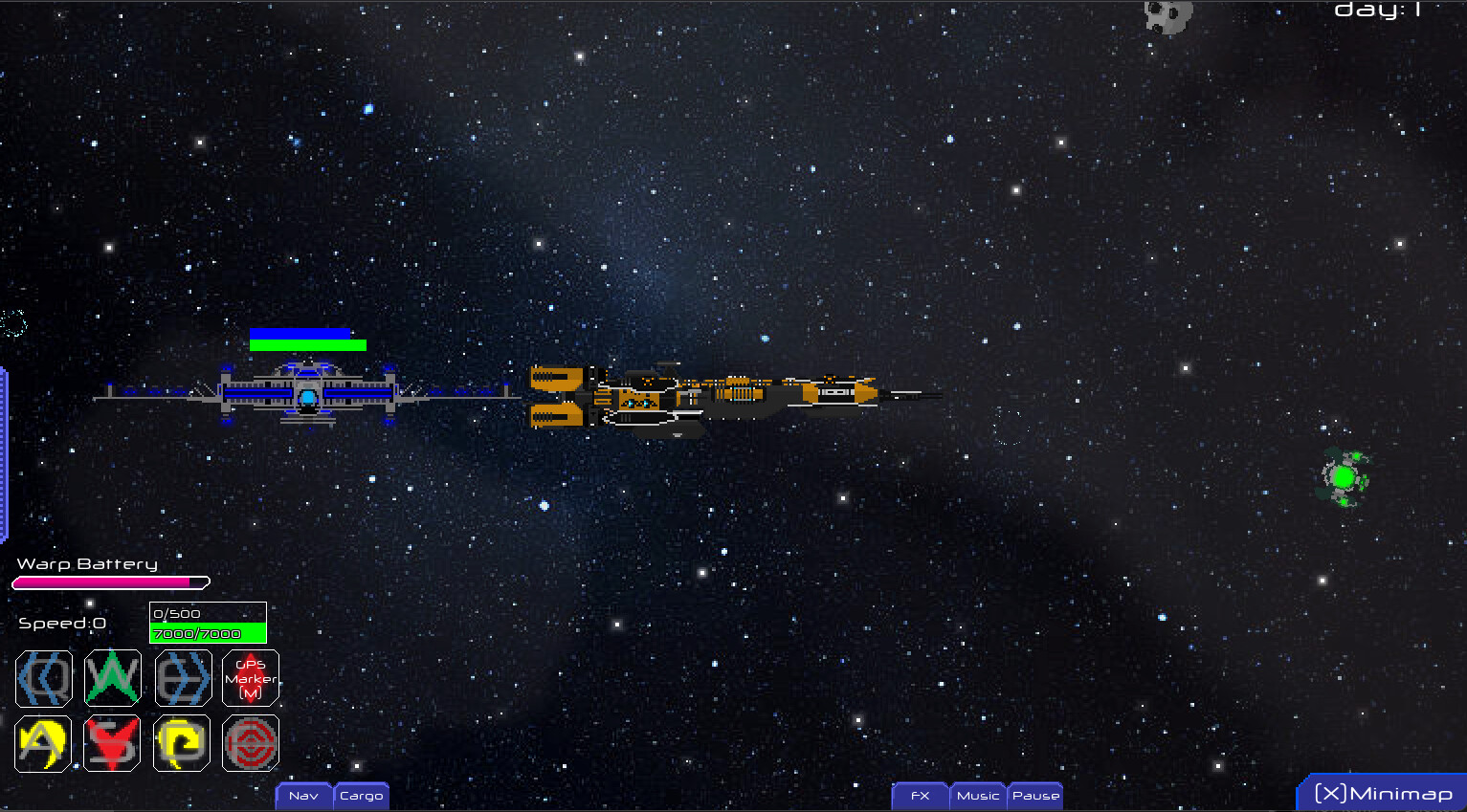Open the Nav tab

pyautogui.click(x=303, y=796)
